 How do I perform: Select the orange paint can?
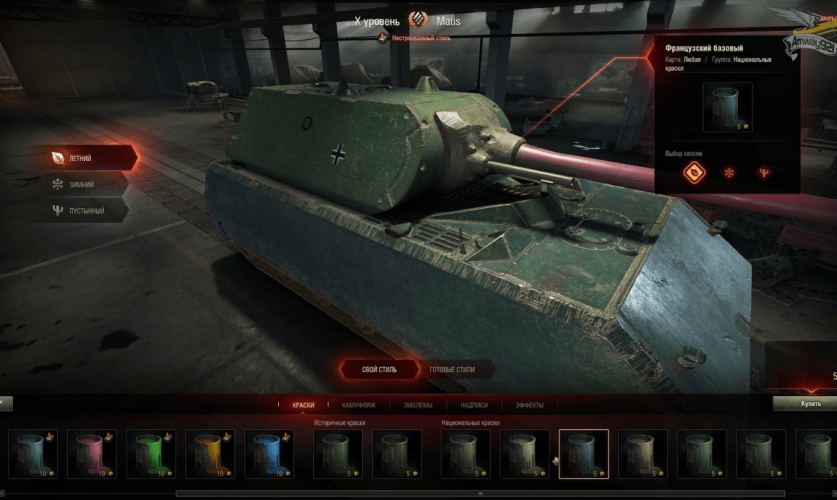[x=209, y=453]
